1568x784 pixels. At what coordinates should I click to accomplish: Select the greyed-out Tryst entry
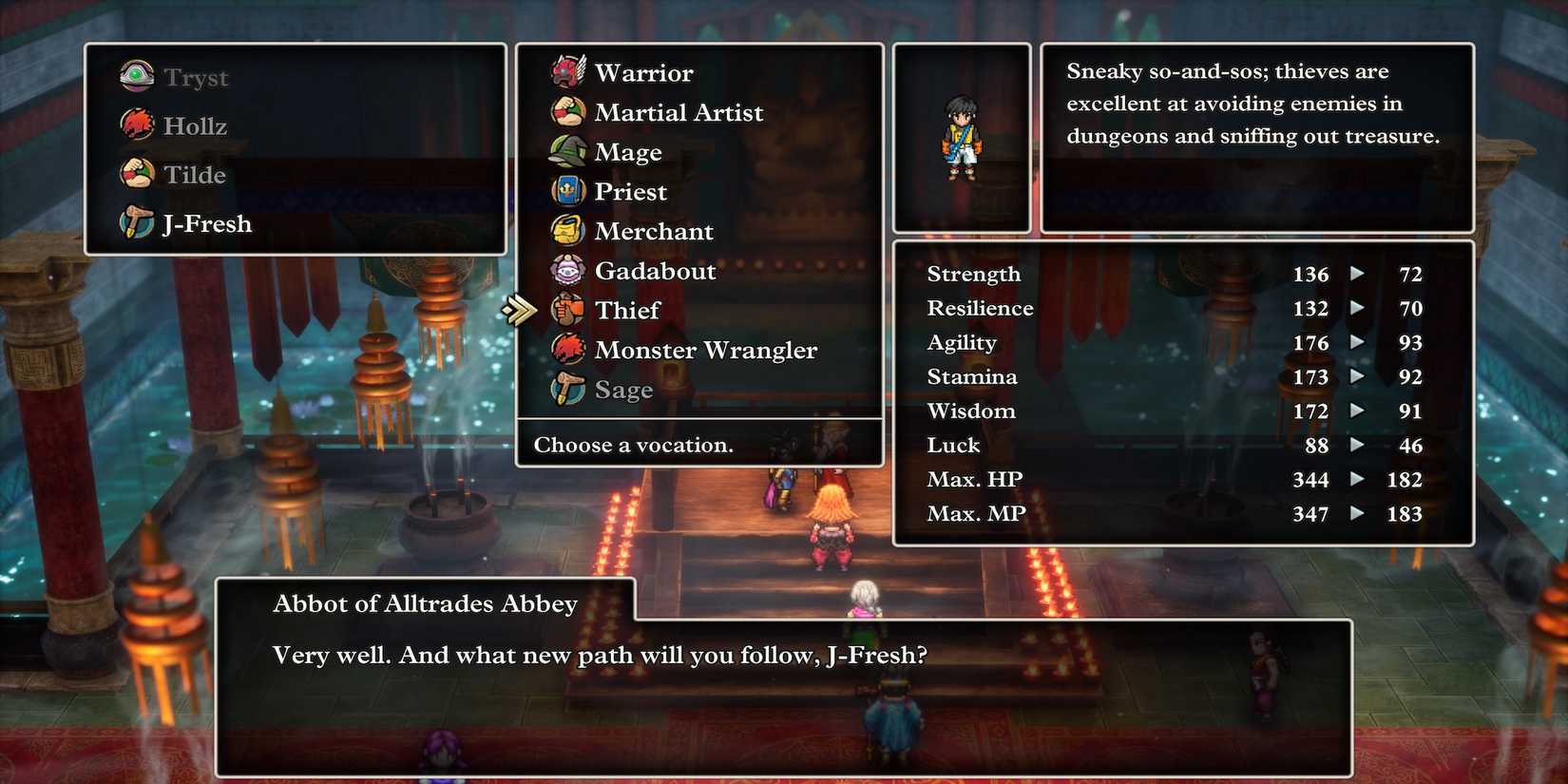[196, 76]
